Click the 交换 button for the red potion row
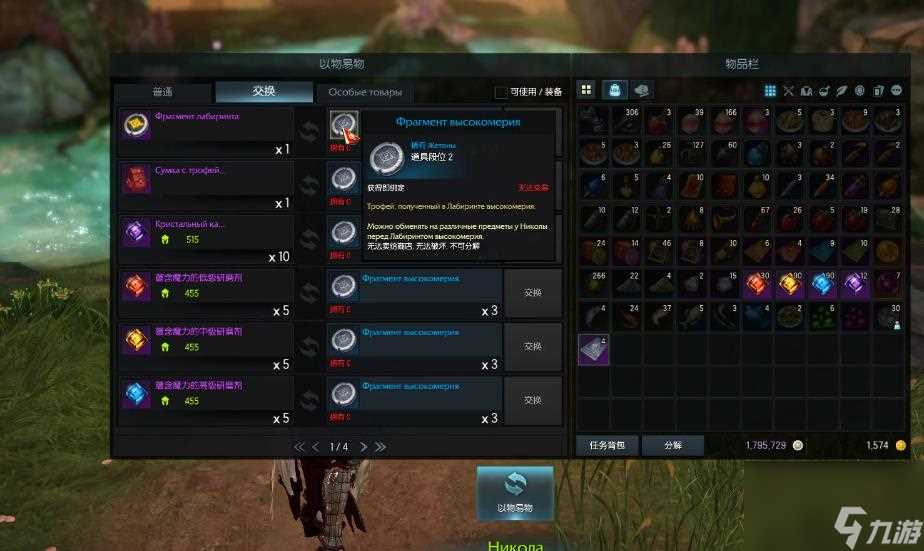 point(532,293)
